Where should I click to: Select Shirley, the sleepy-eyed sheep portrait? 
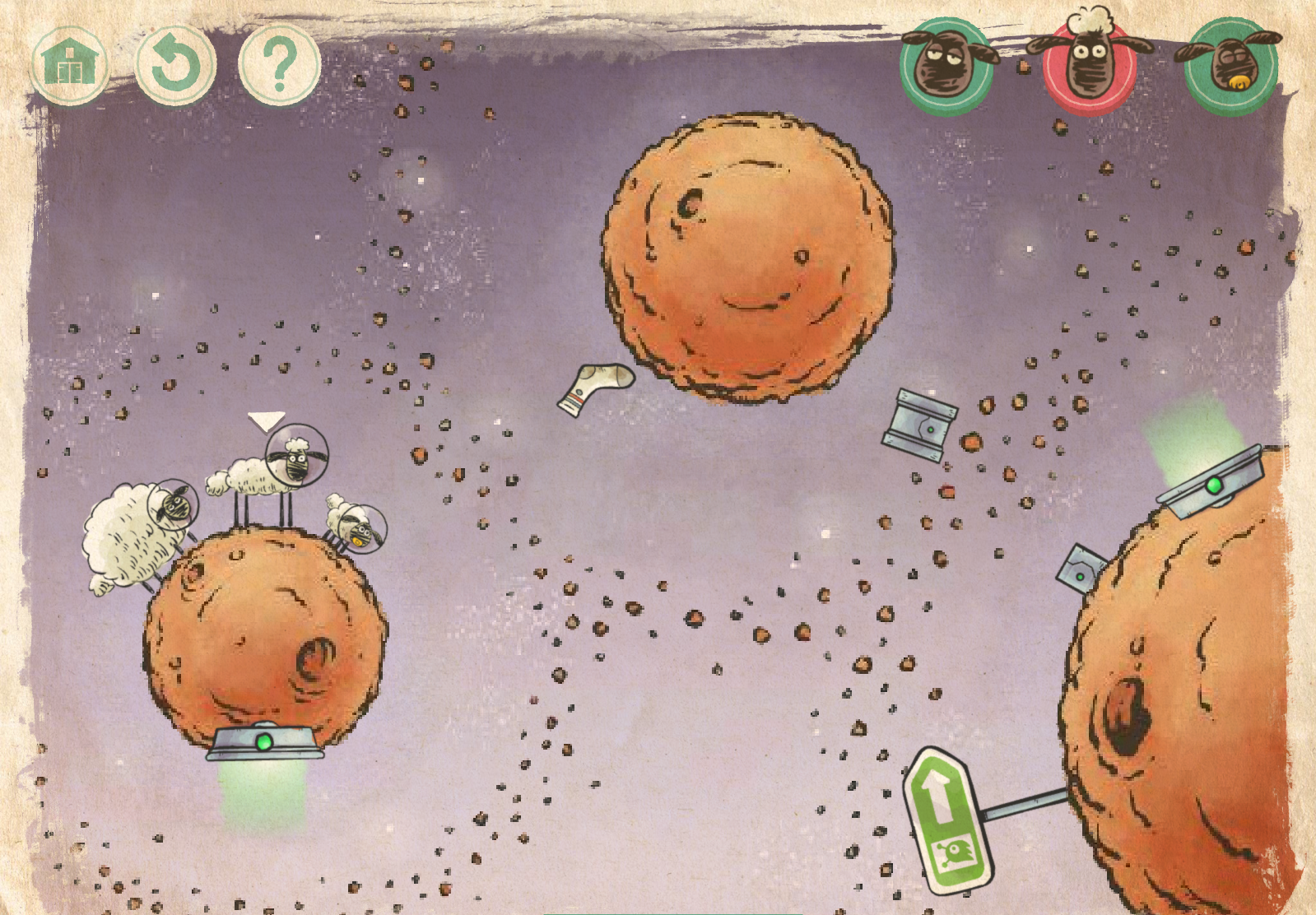946,66
